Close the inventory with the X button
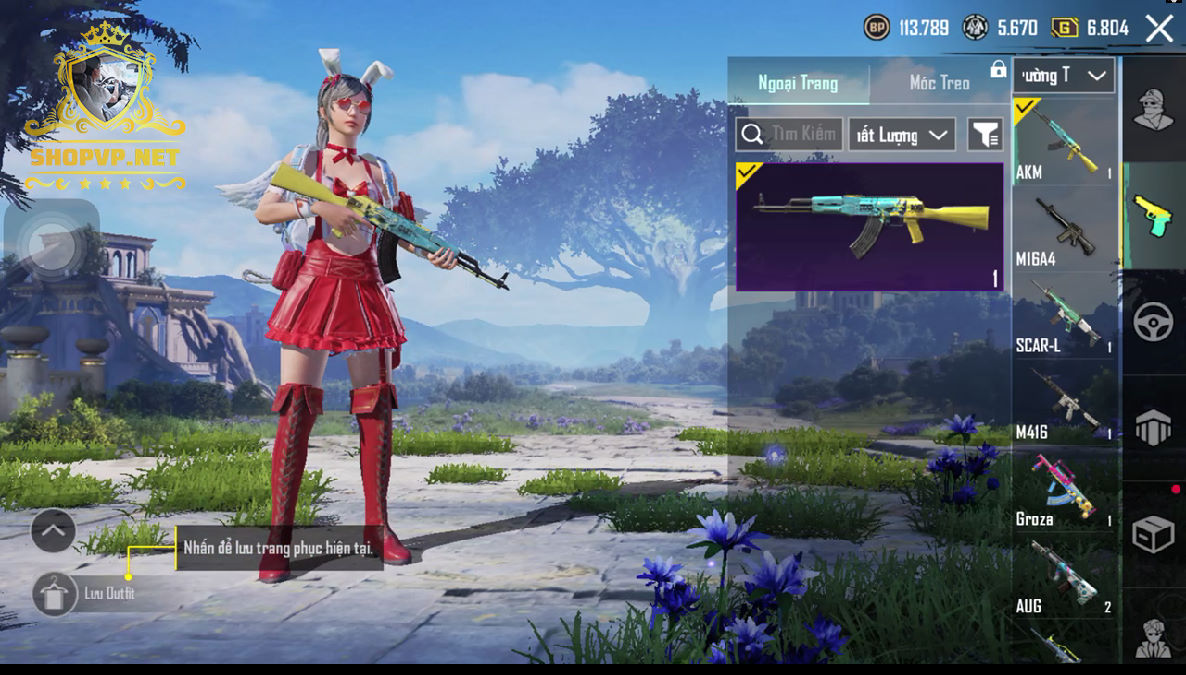 [x=1159, y=28]
